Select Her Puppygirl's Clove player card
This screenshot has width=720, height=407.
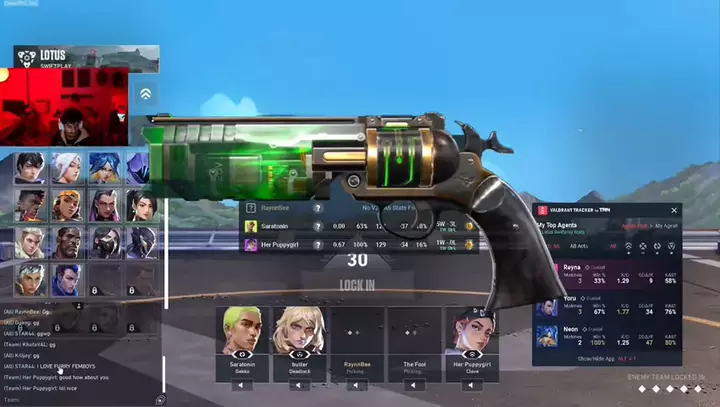pyautogui.click(x=471, y=339)
